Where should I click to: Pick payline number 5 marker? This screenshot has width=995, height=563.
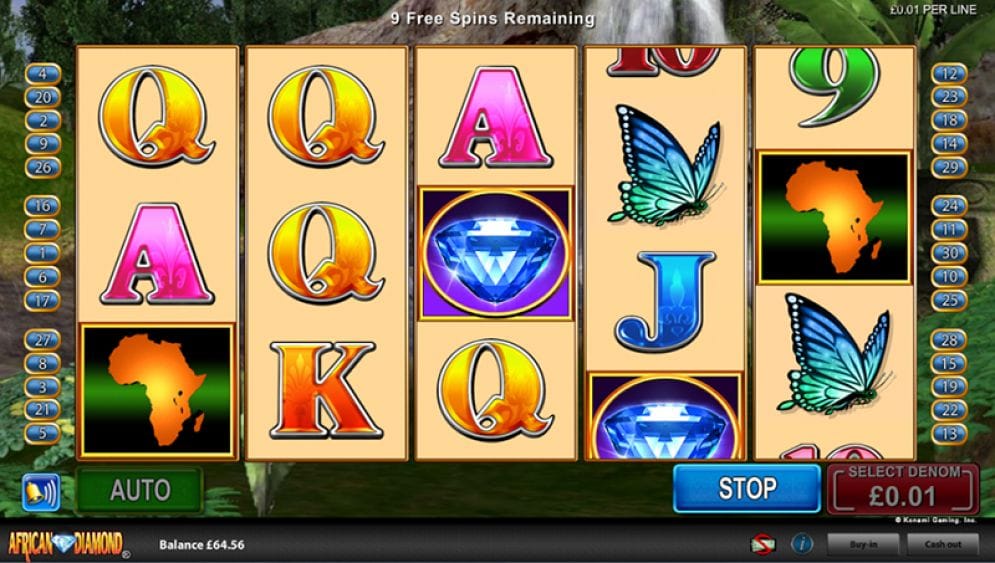point(43,433)
